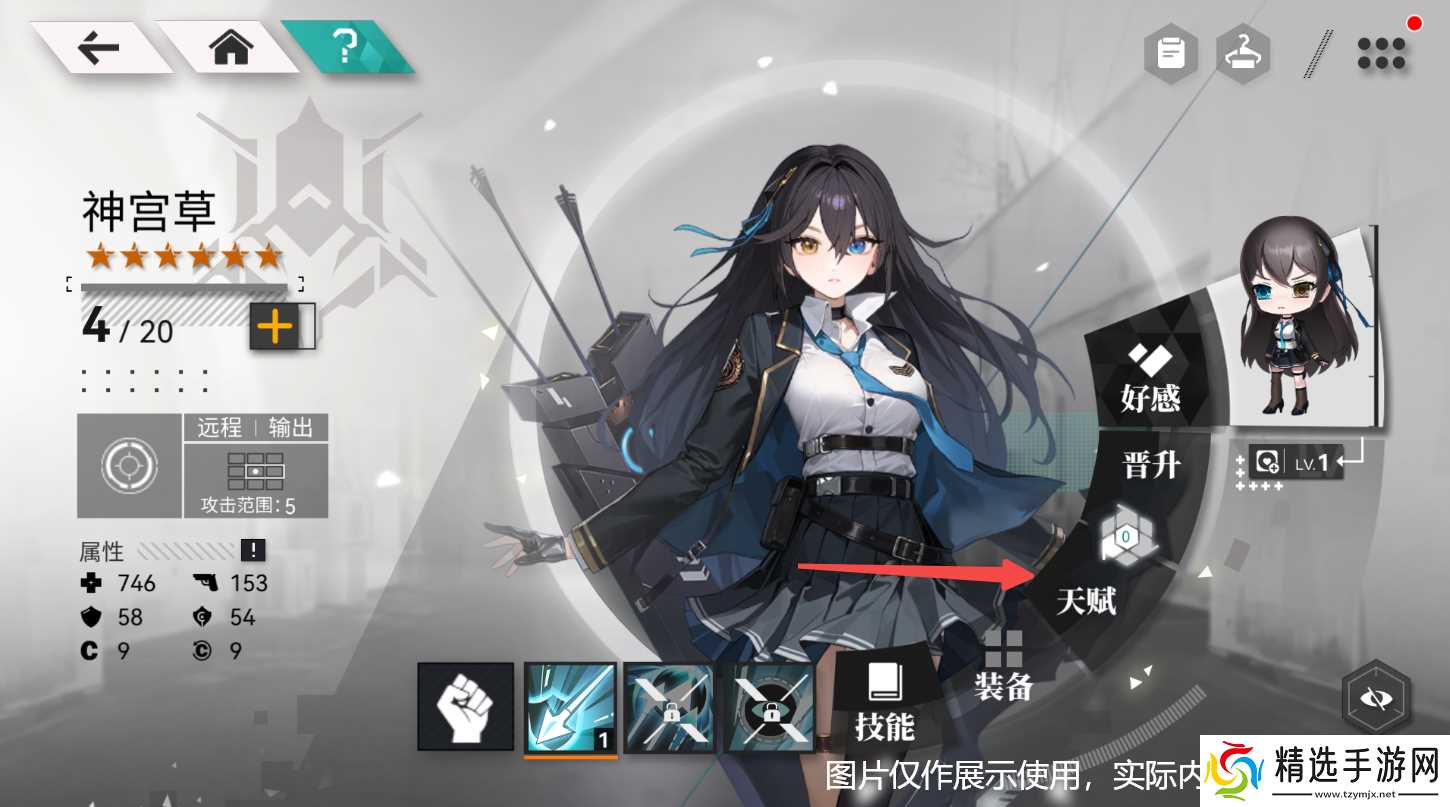Open the question mark help tab

click(x=347, y=46)
